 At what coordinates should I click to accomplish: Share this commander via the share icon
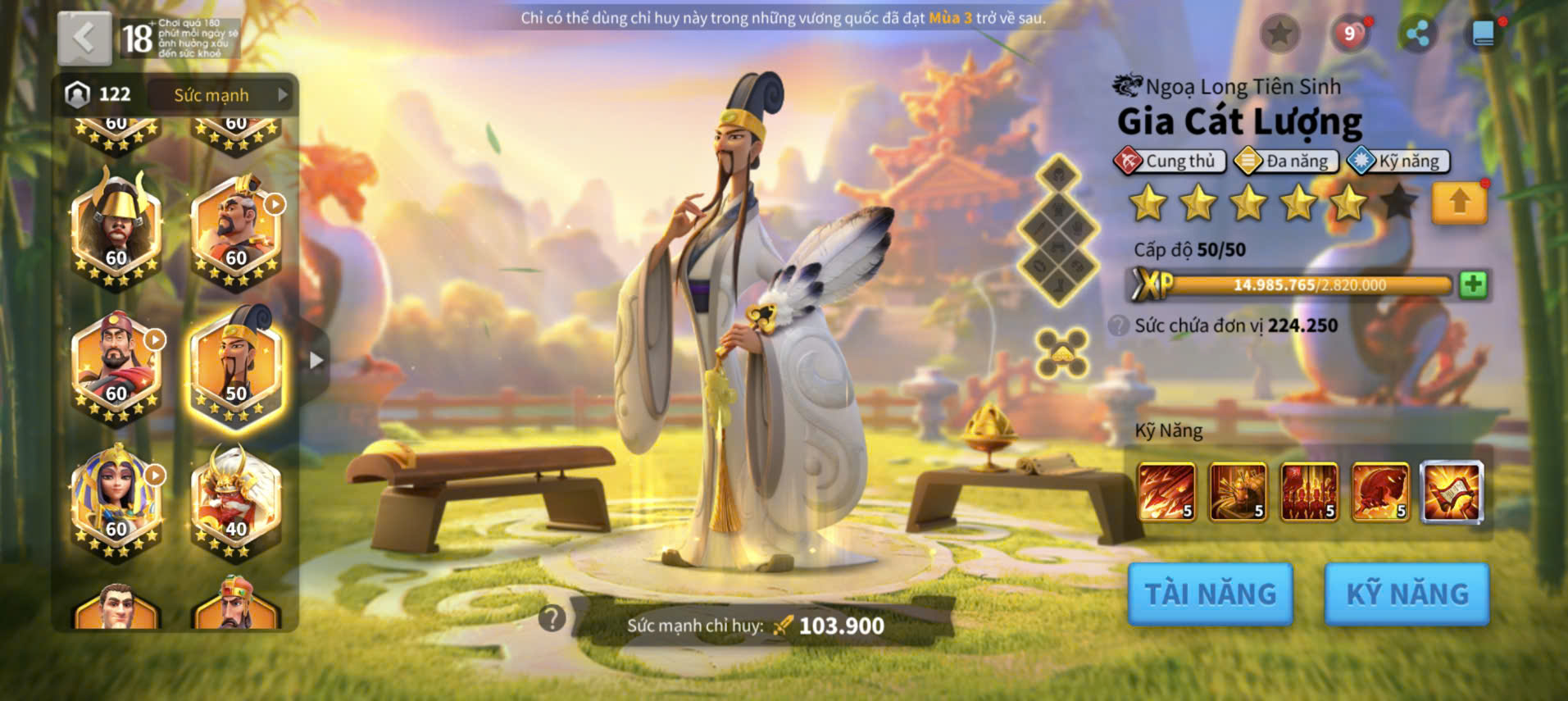pyautogui.click(x=1418, y=34)
